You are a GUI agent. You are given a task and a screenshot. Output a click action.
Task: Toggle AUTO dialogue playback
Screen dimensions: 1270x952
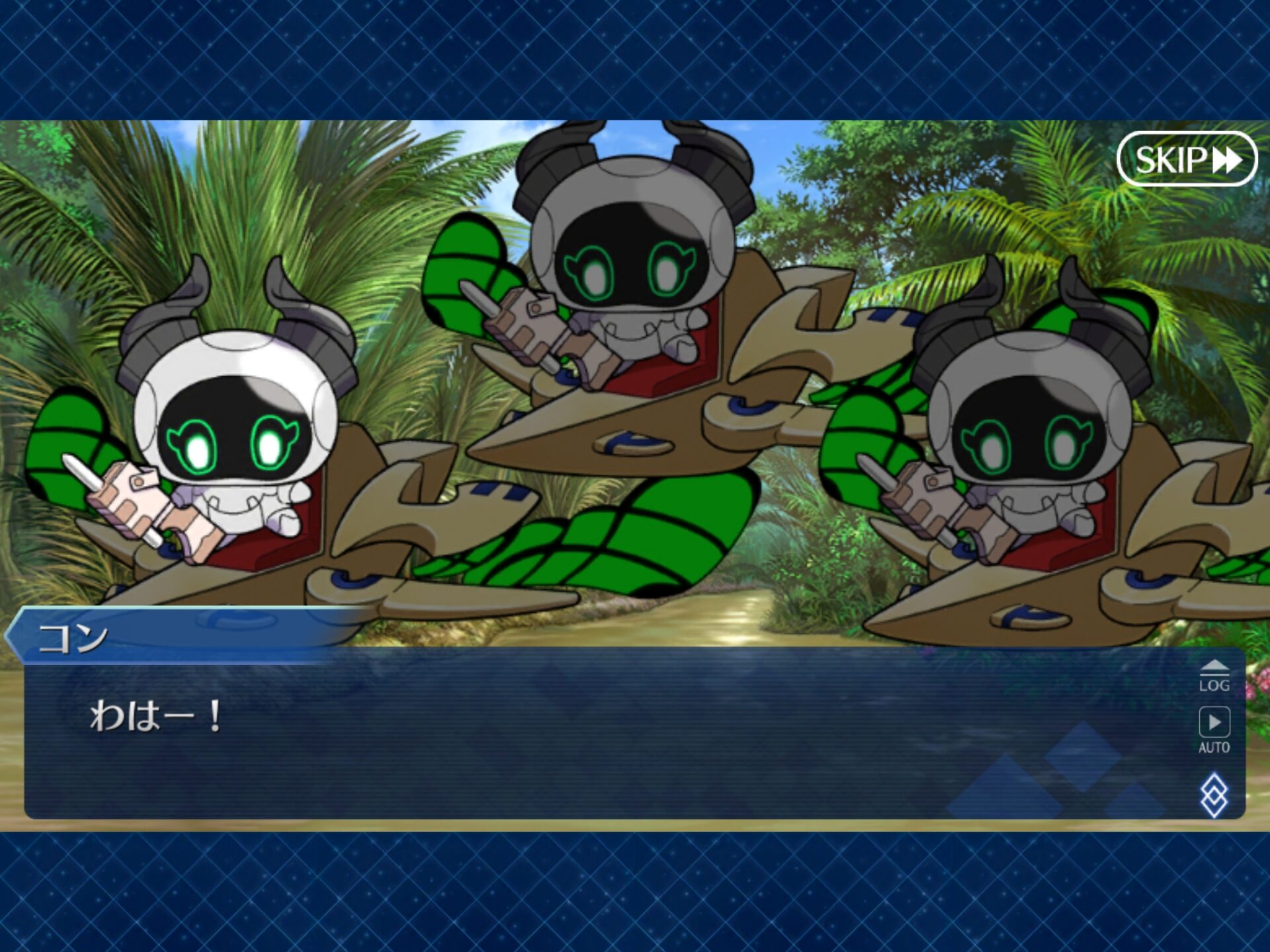[x=1214, y=730]
